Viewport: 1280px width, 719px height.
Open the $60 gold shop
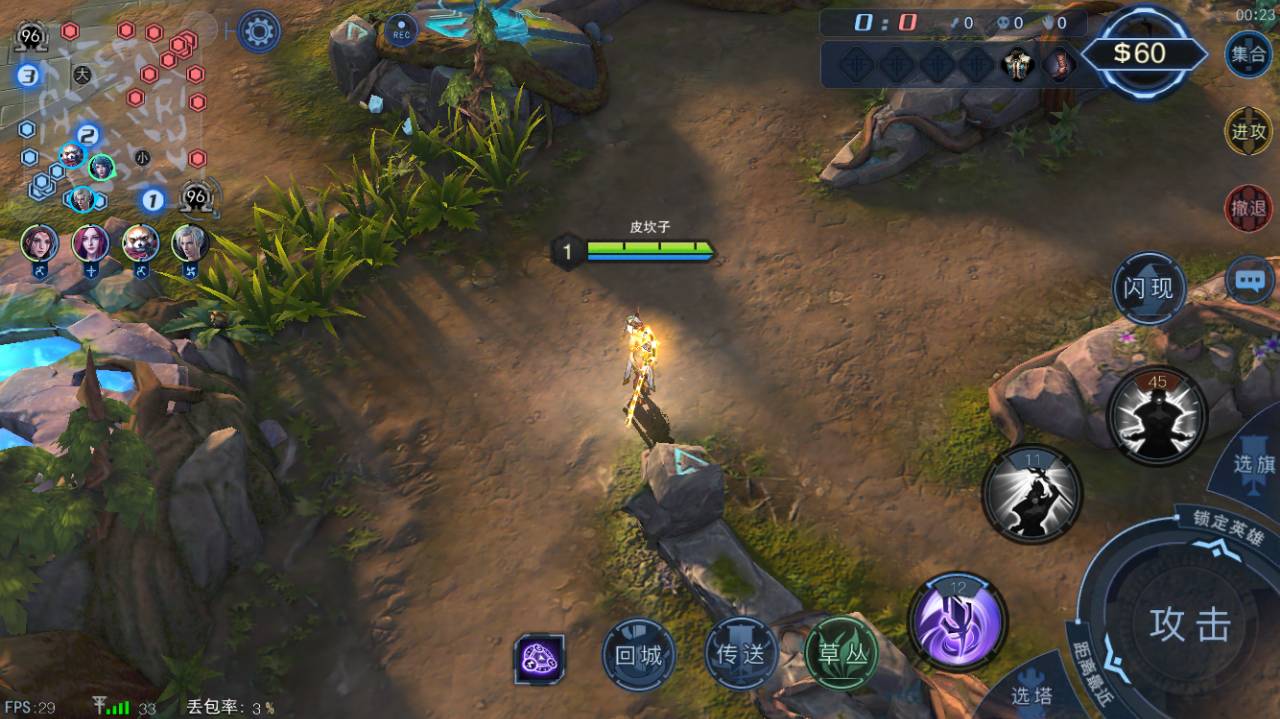tap(1140, 53)
